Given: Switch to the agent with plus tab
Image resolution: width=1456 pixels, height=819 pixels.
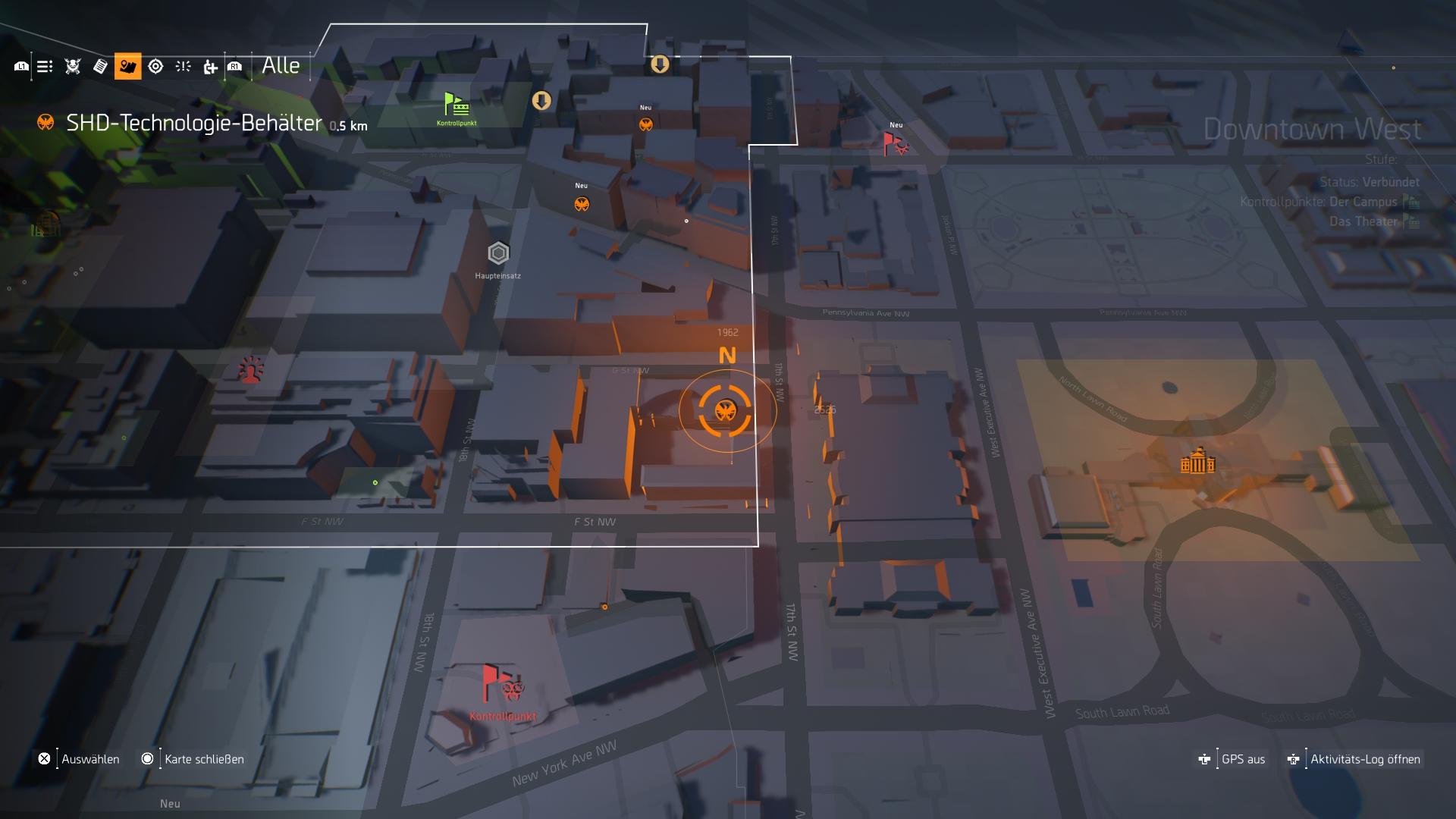Looking at the screenshot, I should click(210, 67).
